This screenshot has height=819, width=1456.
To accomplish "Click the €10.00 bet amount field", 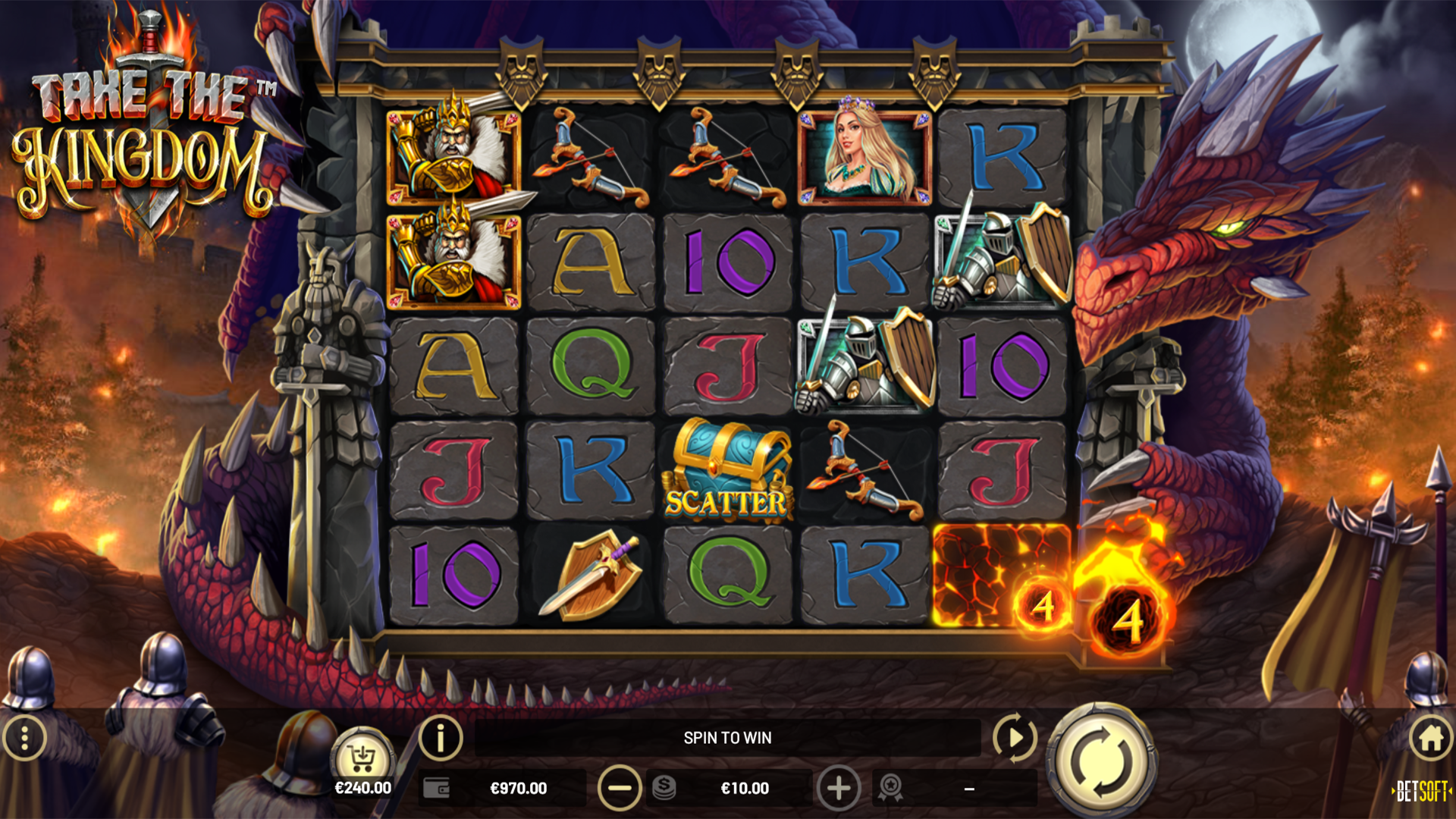I will (x=747, y=788).
